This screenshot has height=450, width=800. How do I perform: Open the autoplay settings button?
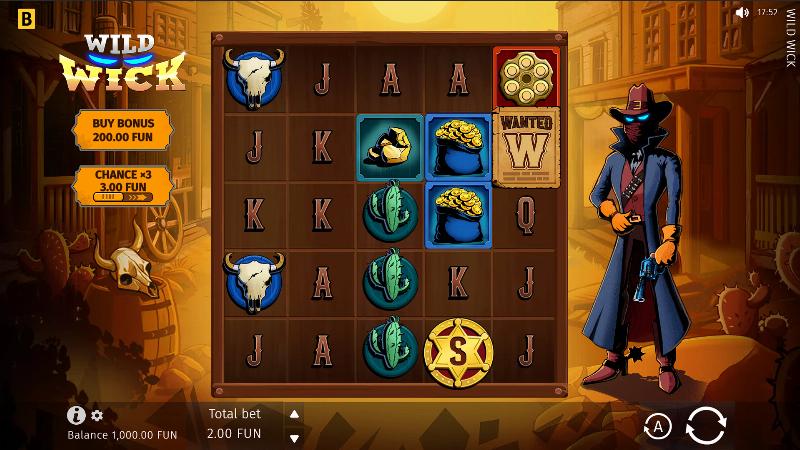tap(657, 428)
